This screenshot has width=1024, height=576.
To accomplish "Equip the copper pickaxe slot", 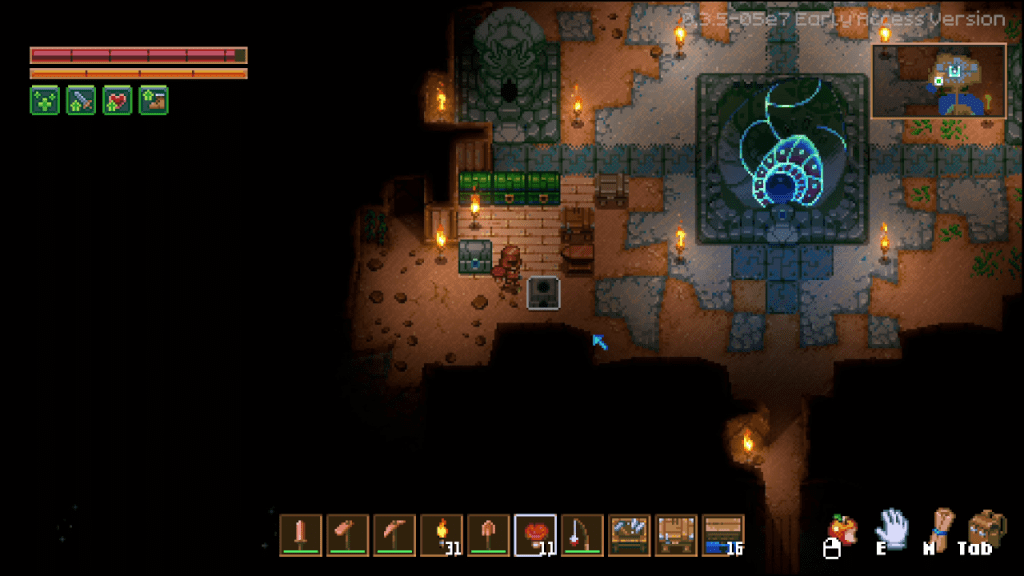I will (x=394, y=534).
